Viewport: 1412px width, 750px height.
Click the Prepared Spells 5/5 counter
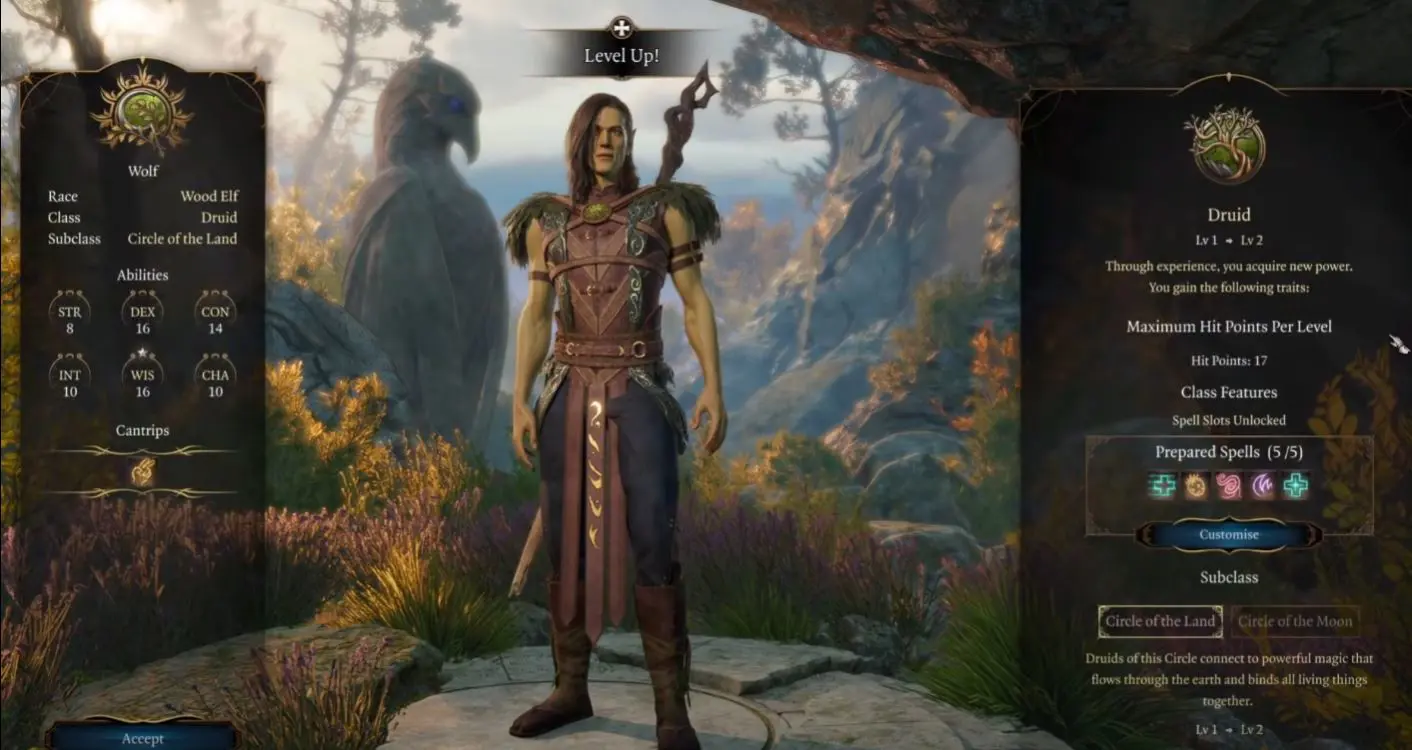tap(1229, 452)
